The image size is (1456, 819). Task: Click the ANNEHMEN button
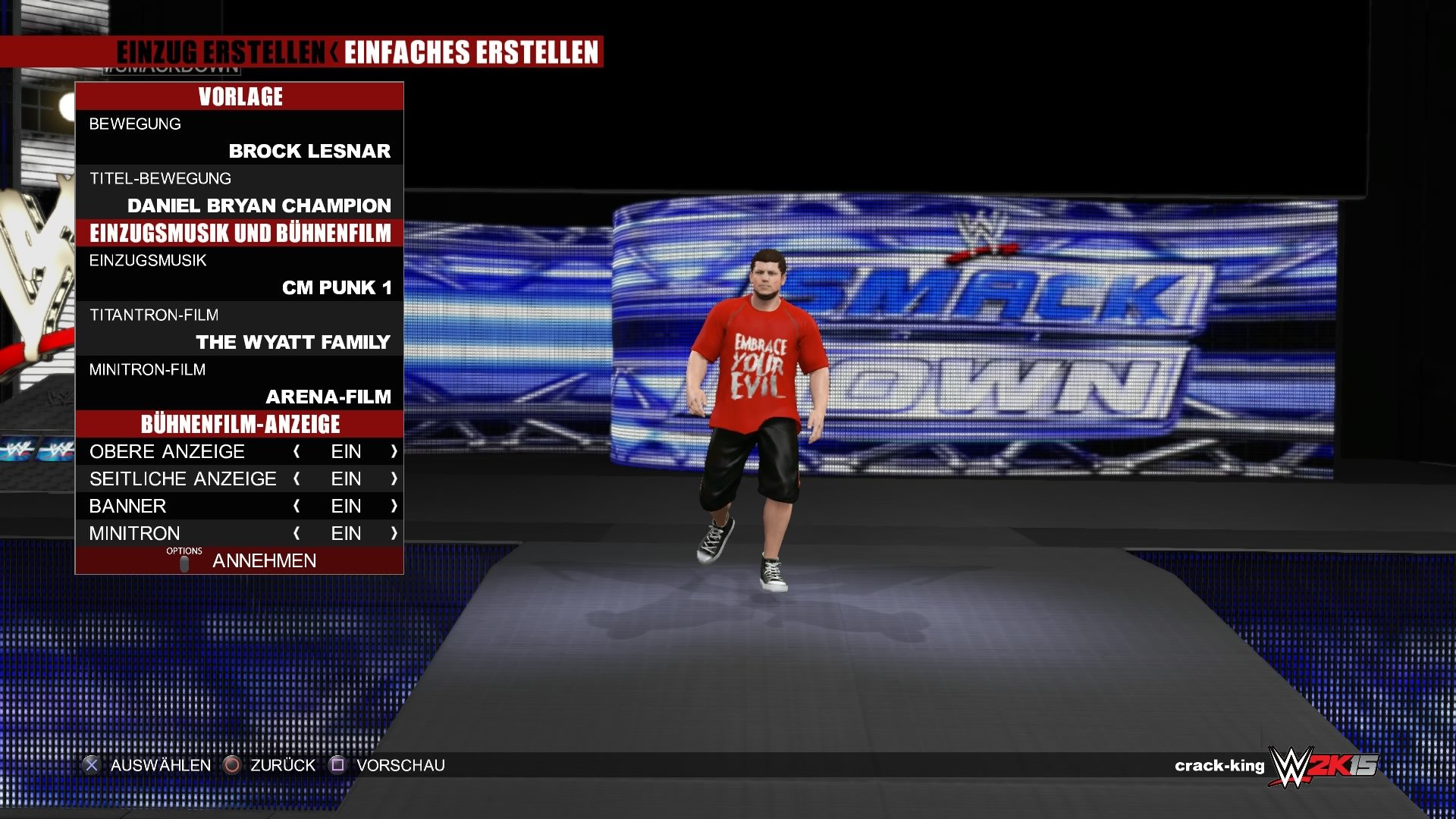[x=263, y=561]
